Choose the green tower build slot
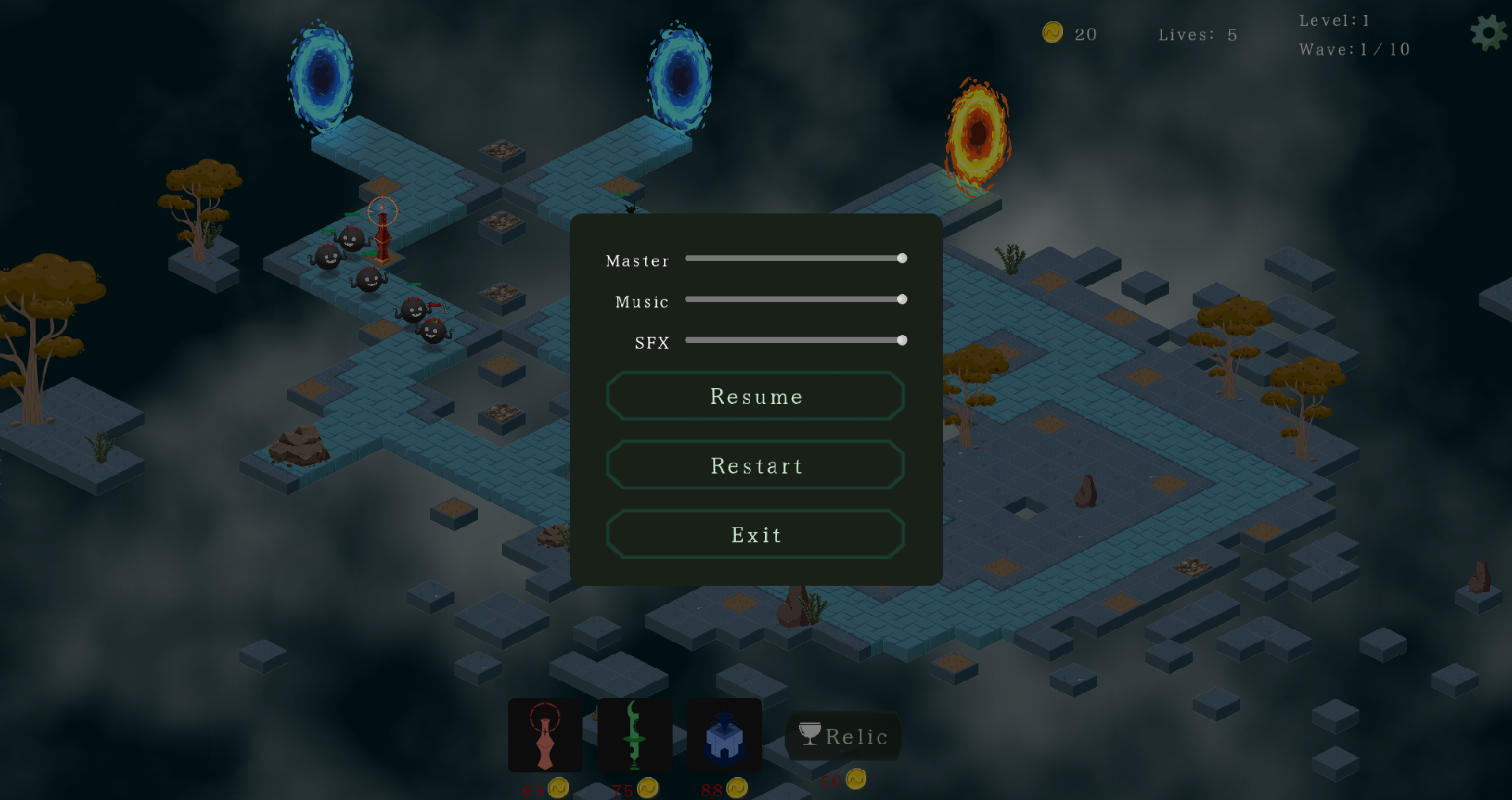Image resolution: width=1512 pixels, height=800 pixels. tap(635, 735)
